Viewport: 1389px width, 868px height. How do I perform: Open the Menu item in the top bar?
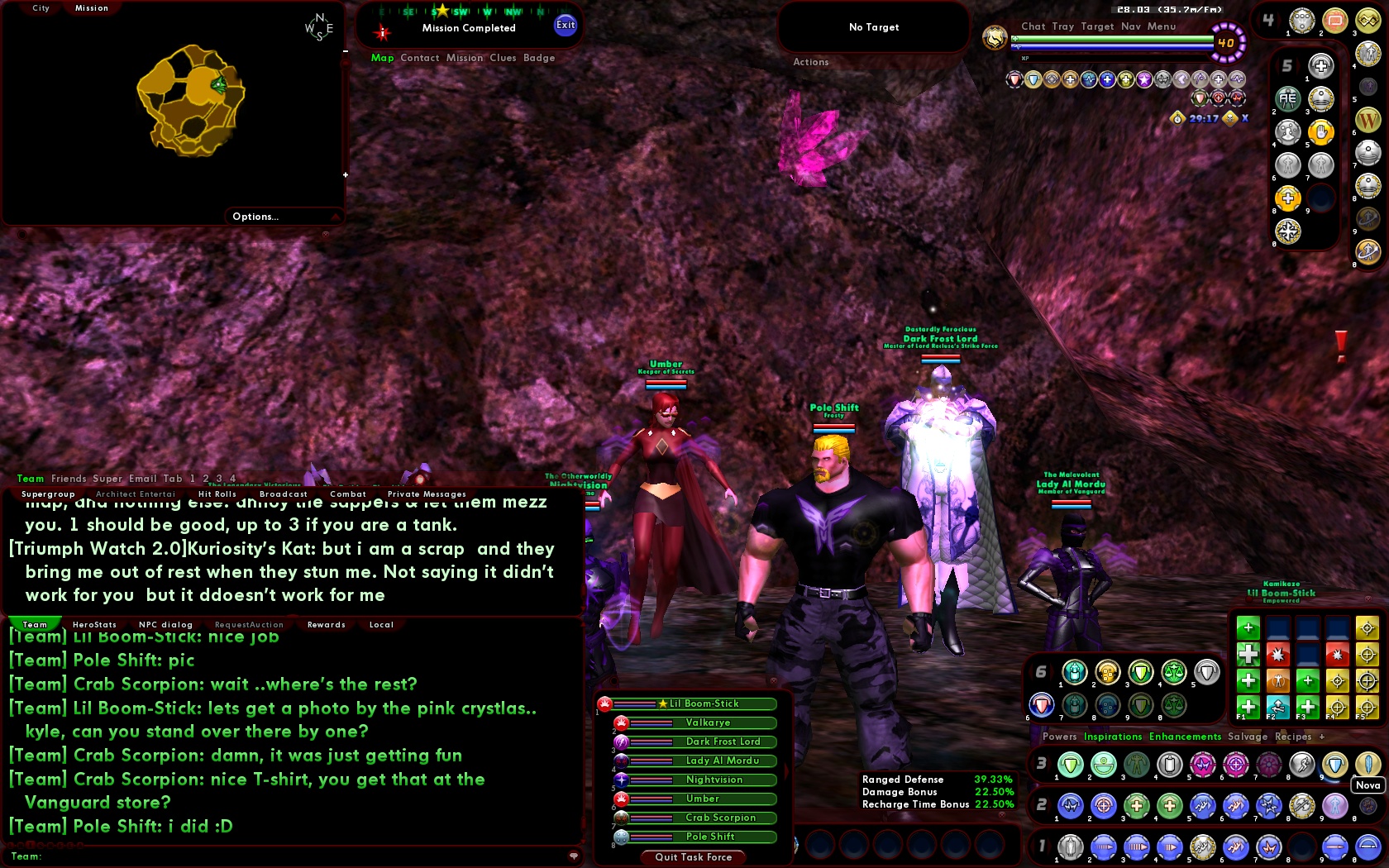(1161, 26)
